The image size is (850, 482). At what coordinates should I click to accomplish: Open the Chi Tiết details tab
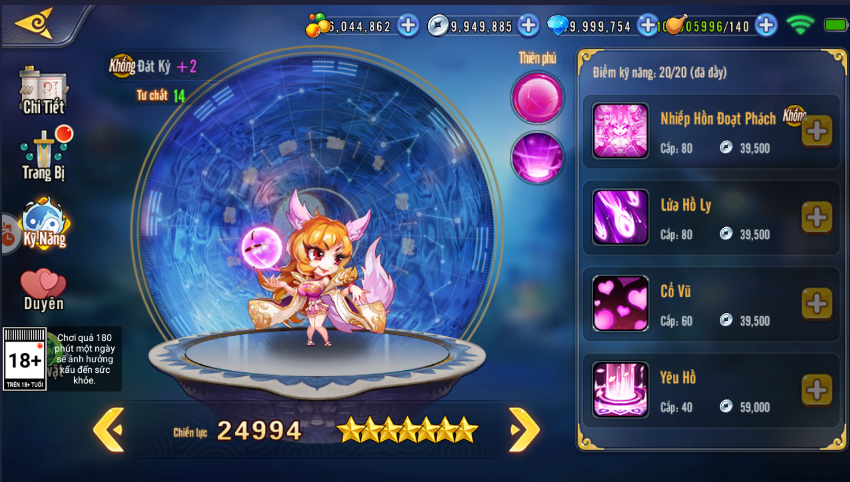[x=43, y=91]
